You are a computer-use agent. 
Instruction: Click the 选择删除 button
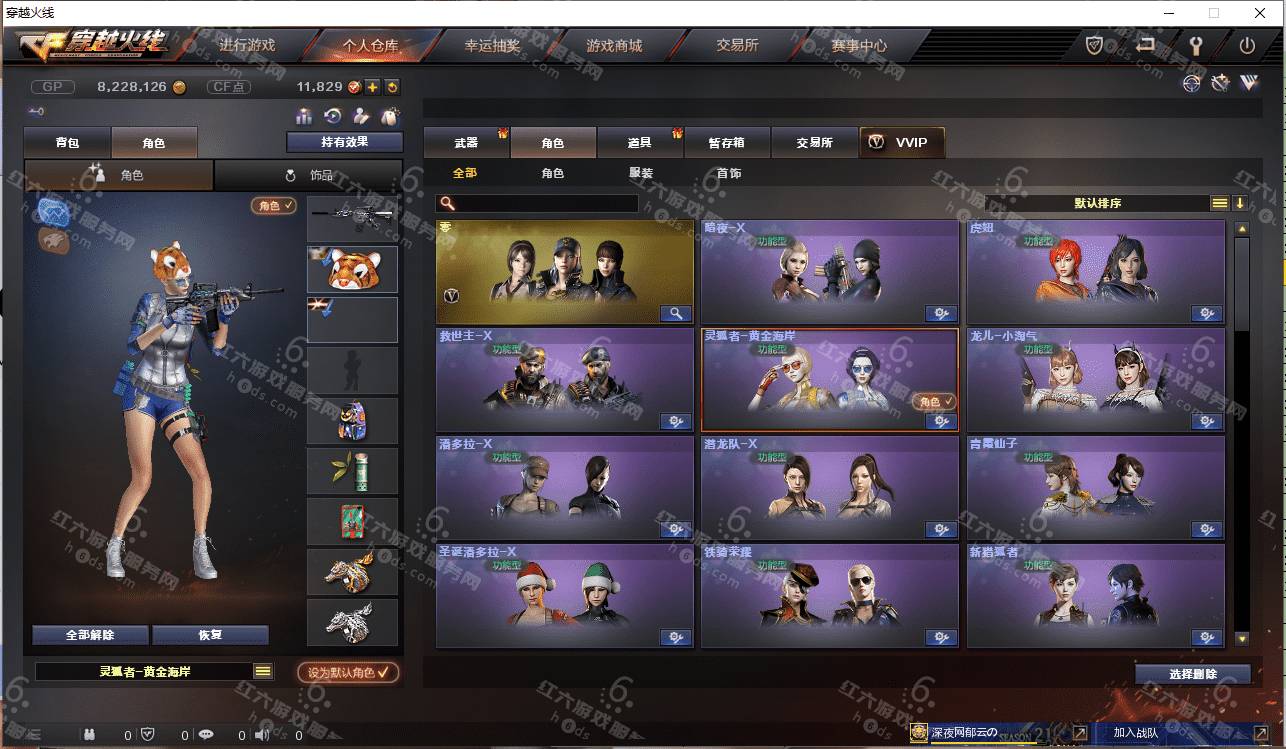1192,674
